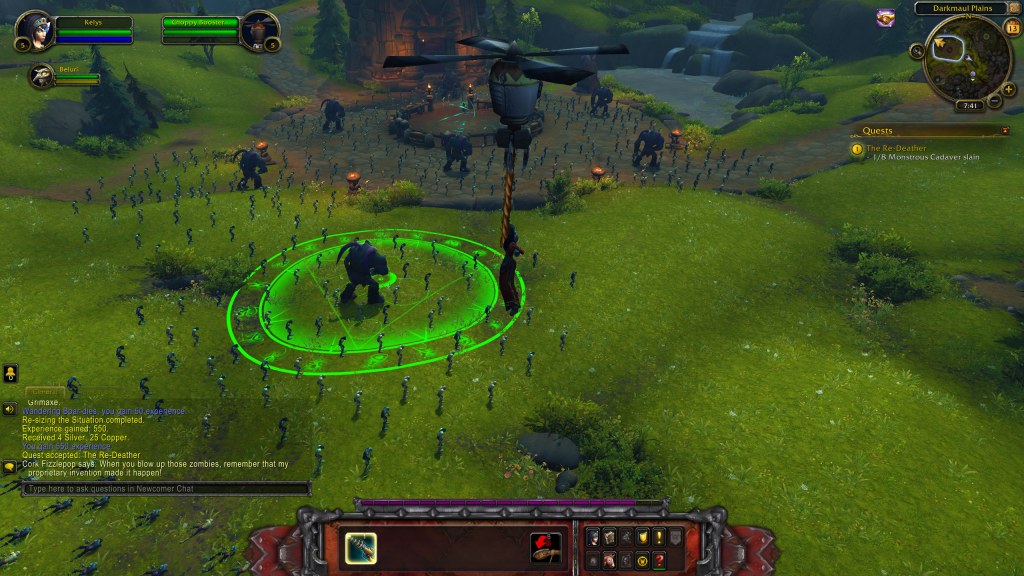This screenshot has width=1024, height=576.
Task: Open the gold-coin shop micro button
Action: click(642, 560)
